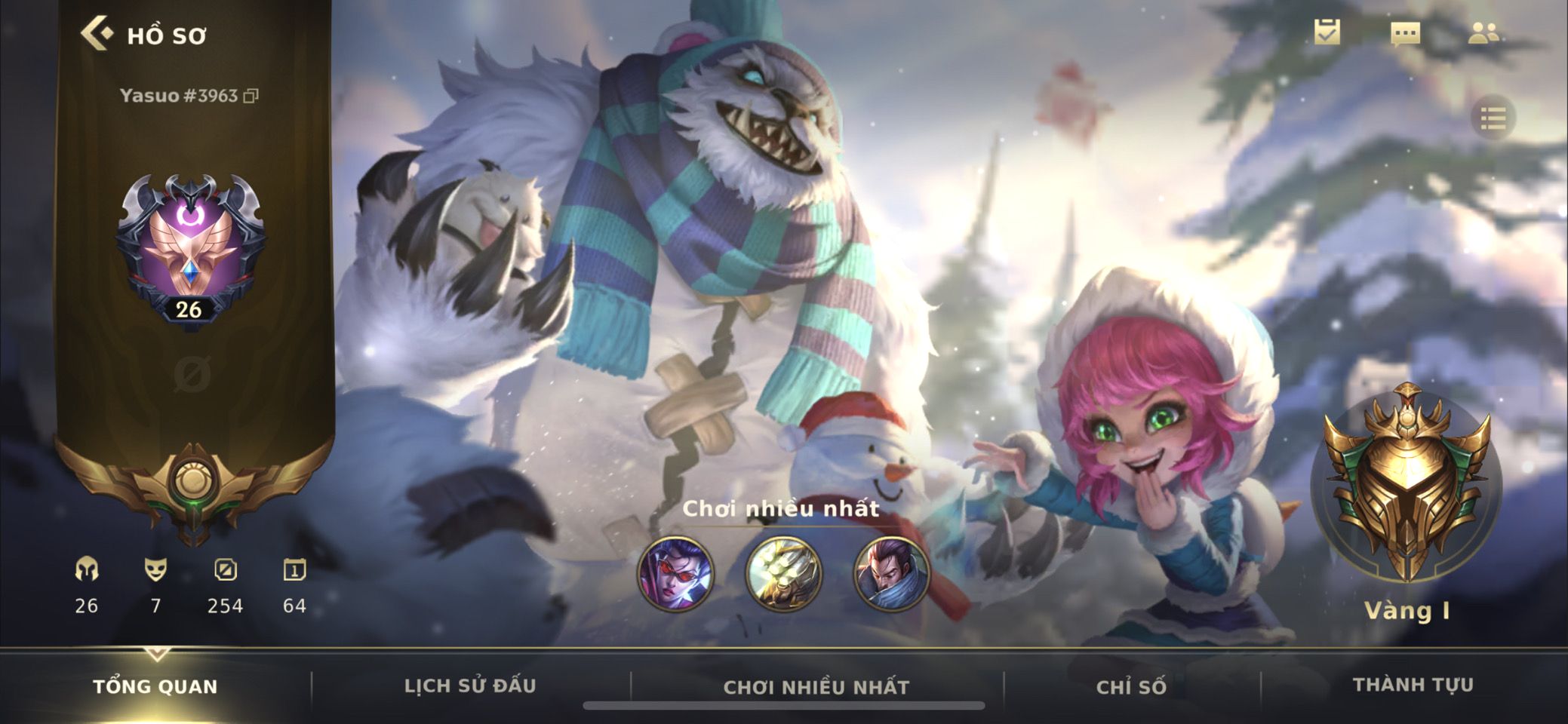Select the Yasuo most-played champion icon
Screen dimensions: 1568x724
tap(891, 573)
